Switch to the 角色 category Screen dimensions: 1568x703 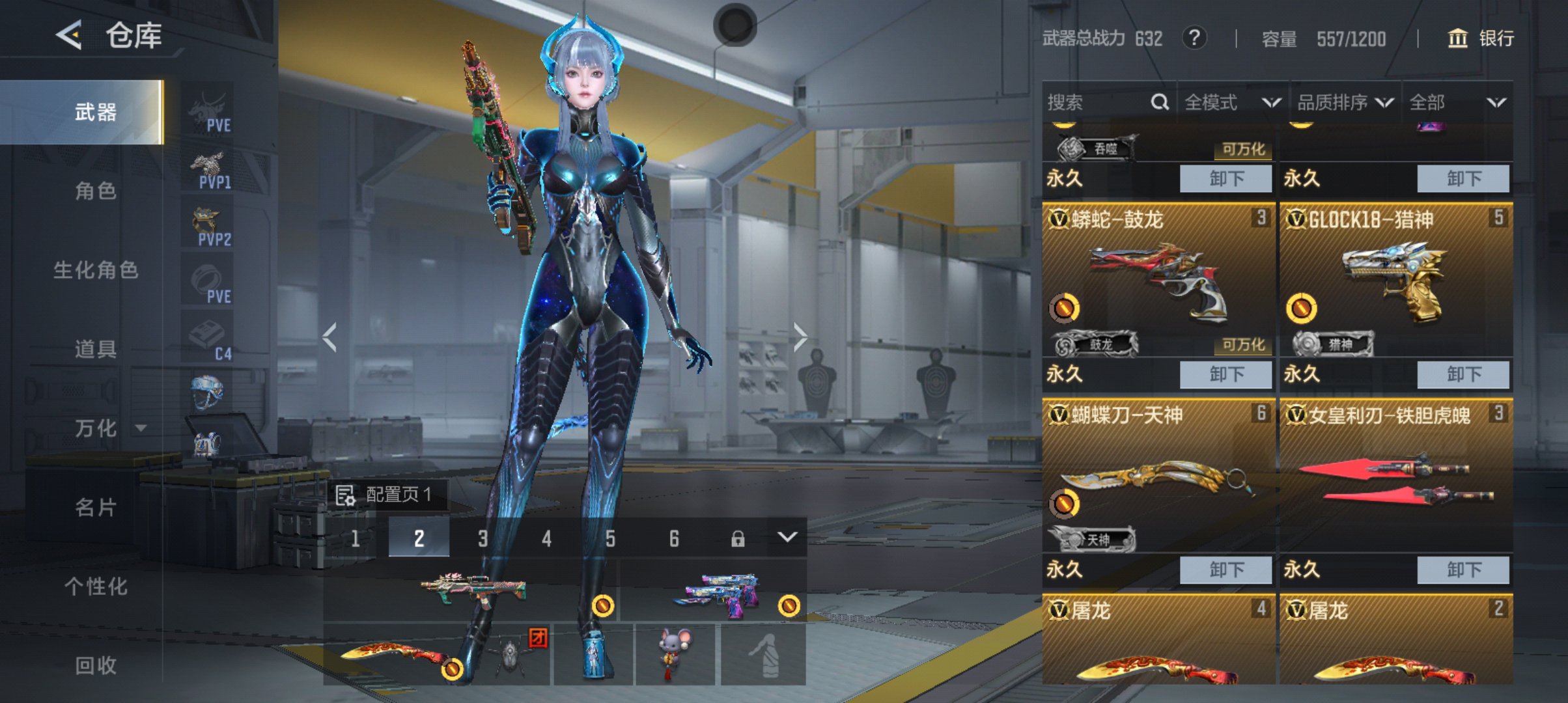pyautogui.click(x=95, y=191)
